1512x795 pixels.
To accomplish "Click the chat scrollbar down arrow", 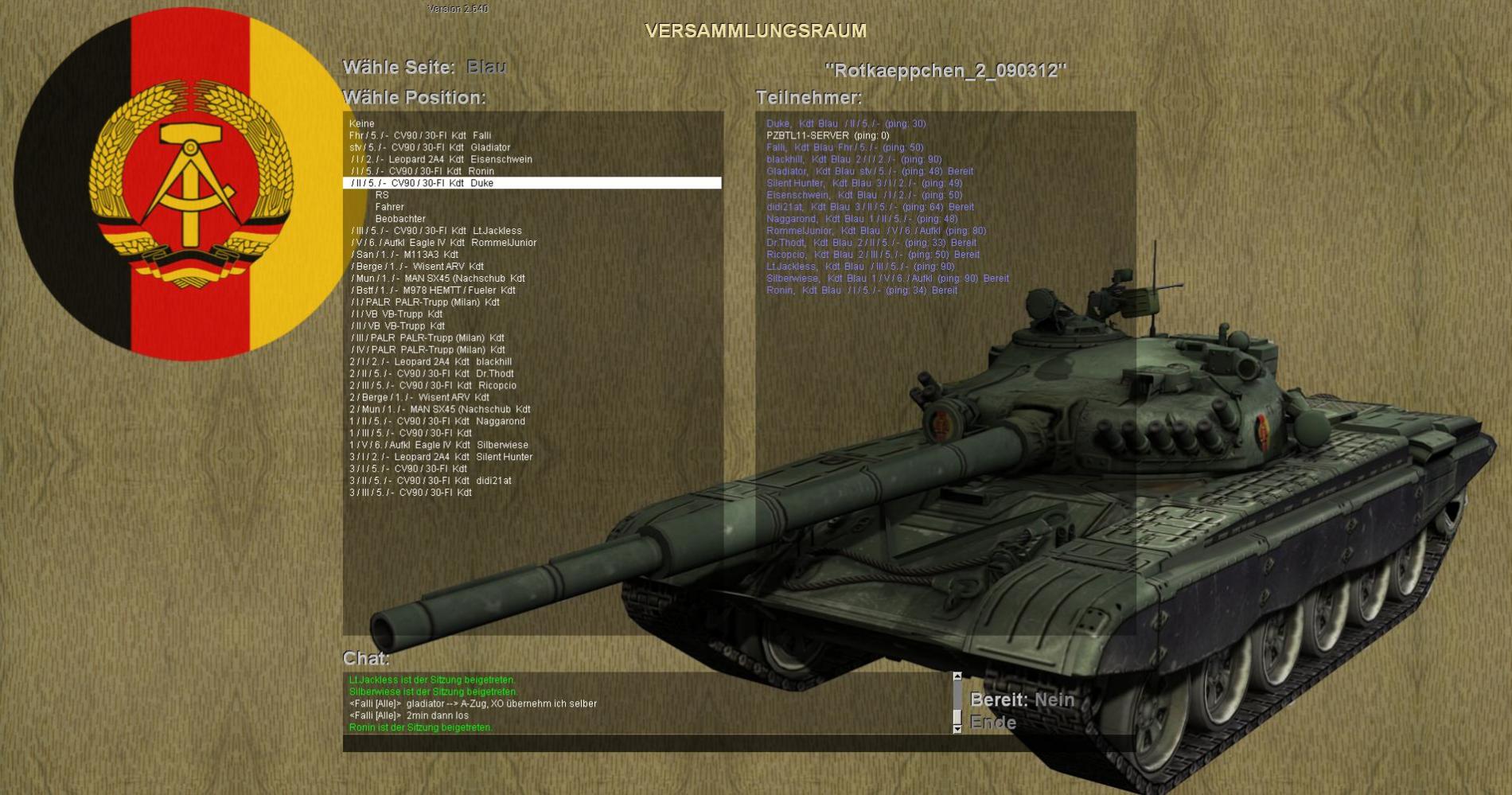I will [957, 728].
